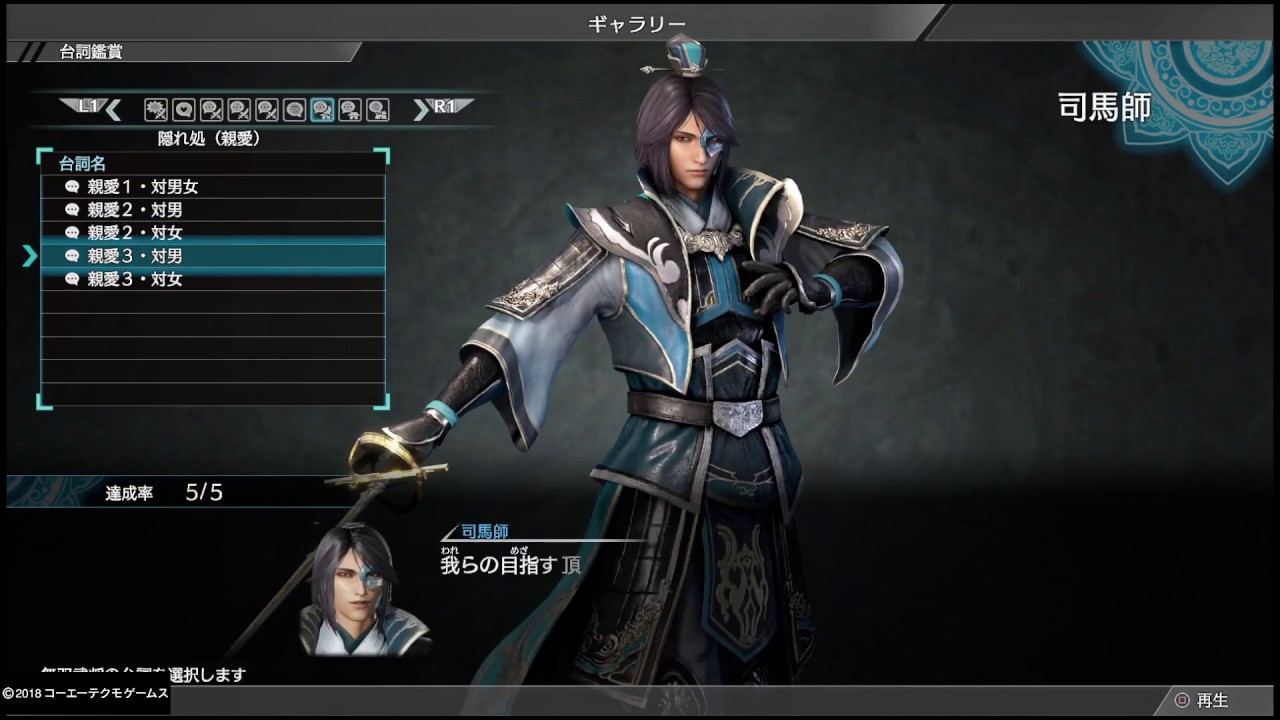Open the burst-and-sword category tab
Image resolution: width=1280 pixels, height=720 pixels.
(155, 109)
